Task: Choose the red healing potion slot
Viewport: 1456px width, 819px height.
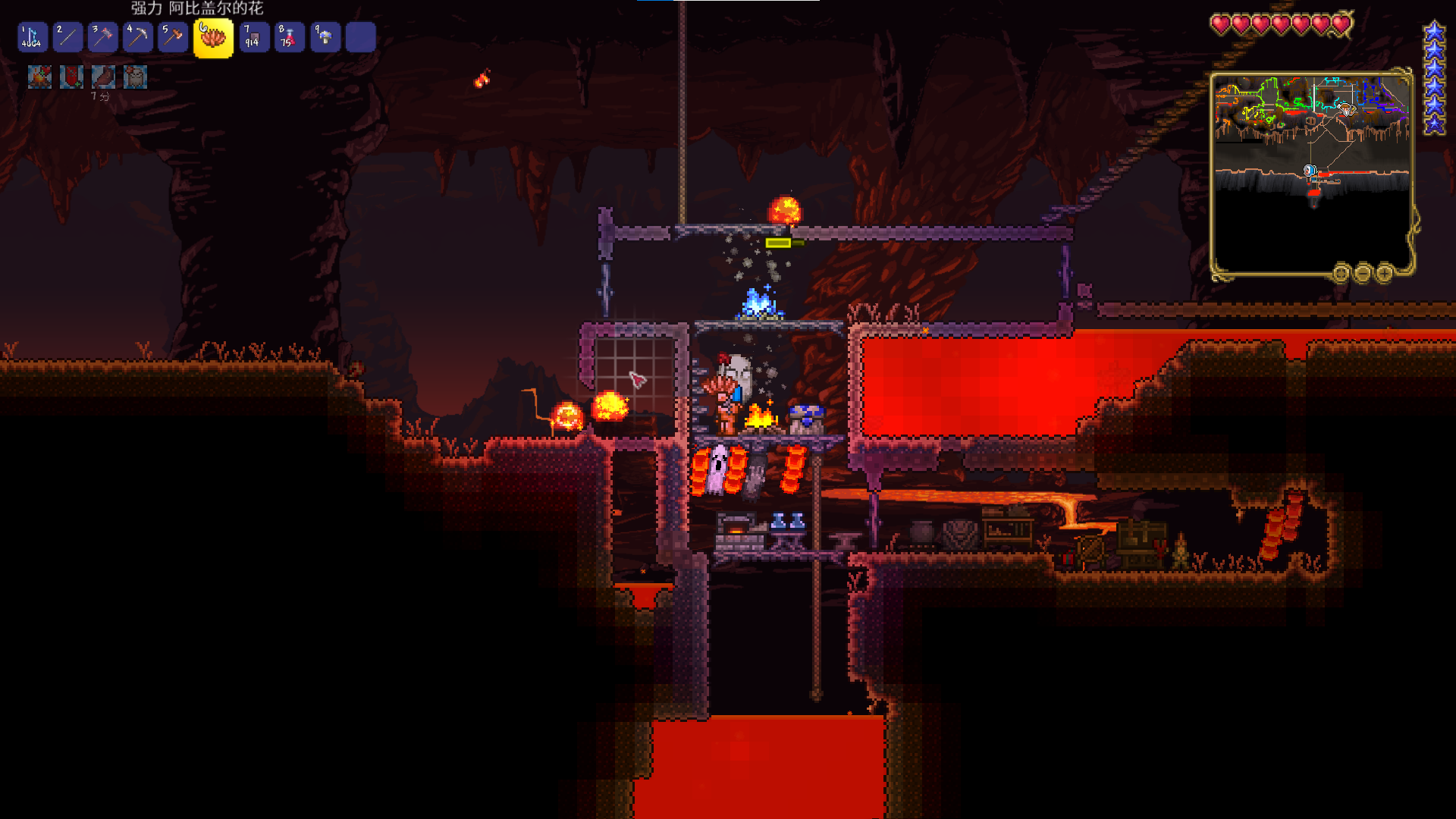Action: 289,37
